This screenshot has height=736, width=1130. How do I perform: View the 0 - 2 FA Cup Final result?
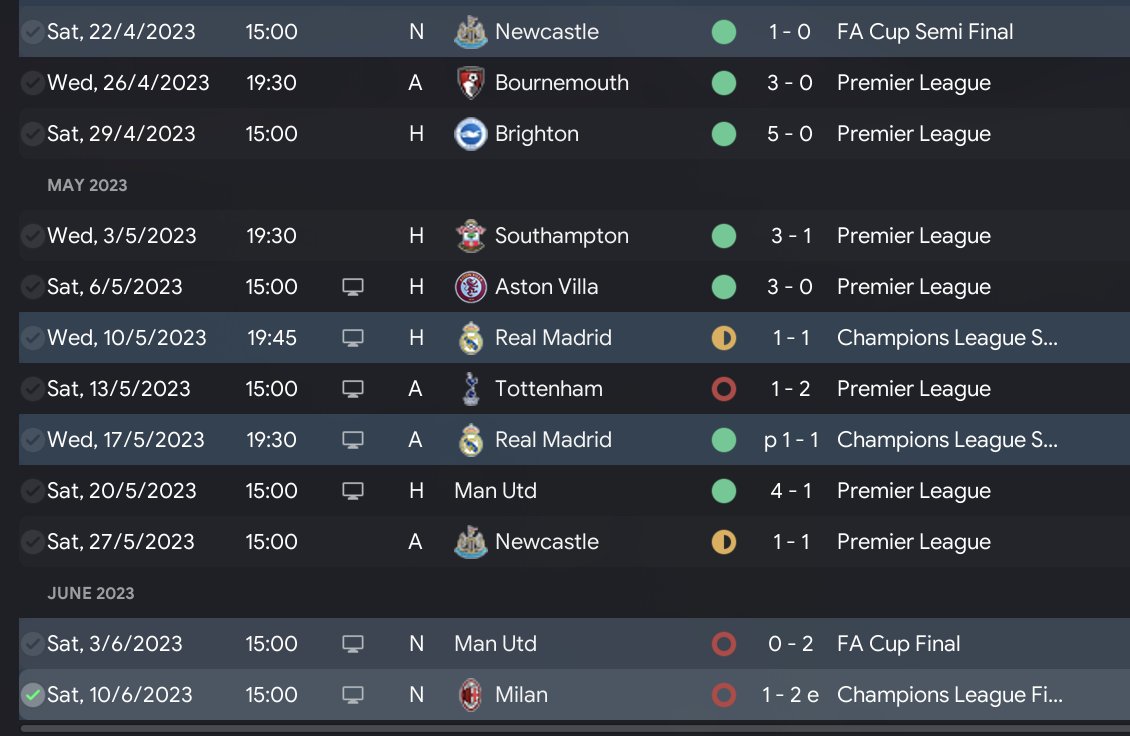tap(790, 644)
